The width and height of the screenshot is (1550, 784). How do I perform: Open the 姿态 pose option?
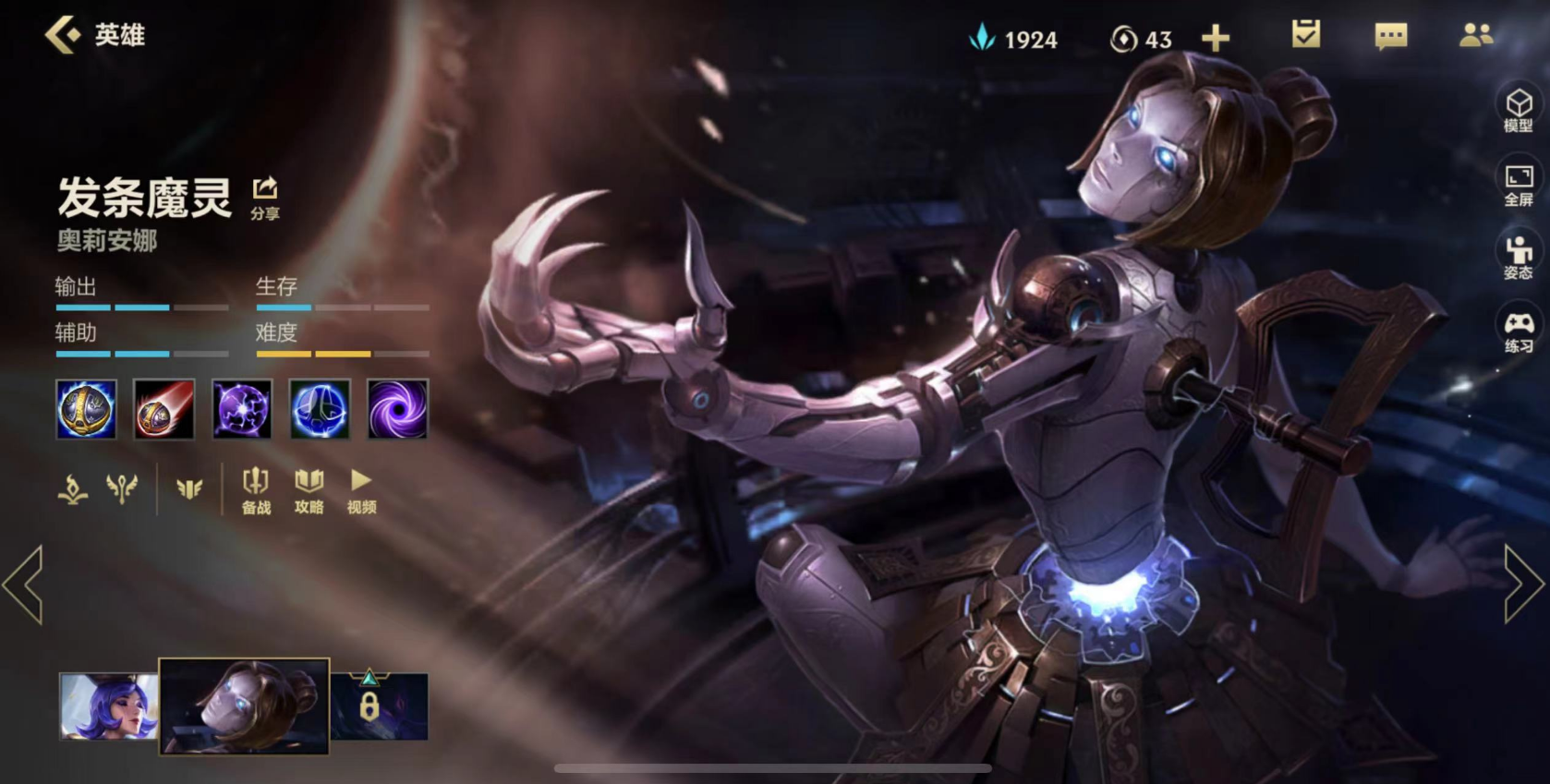click(1518, 258)
